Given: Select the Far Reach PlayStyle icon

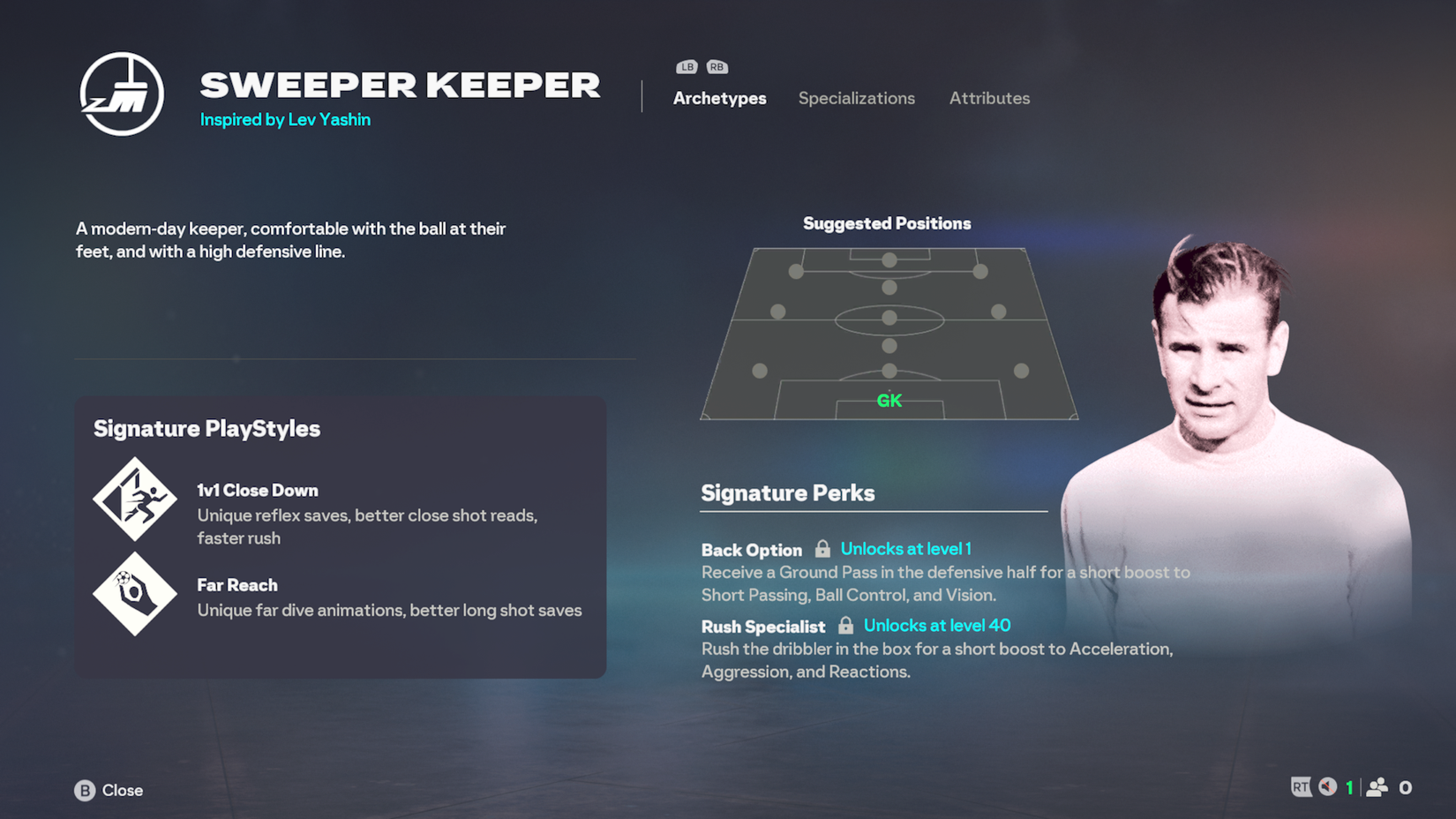Looking at the screenshot, I should [x=135, y=594].
